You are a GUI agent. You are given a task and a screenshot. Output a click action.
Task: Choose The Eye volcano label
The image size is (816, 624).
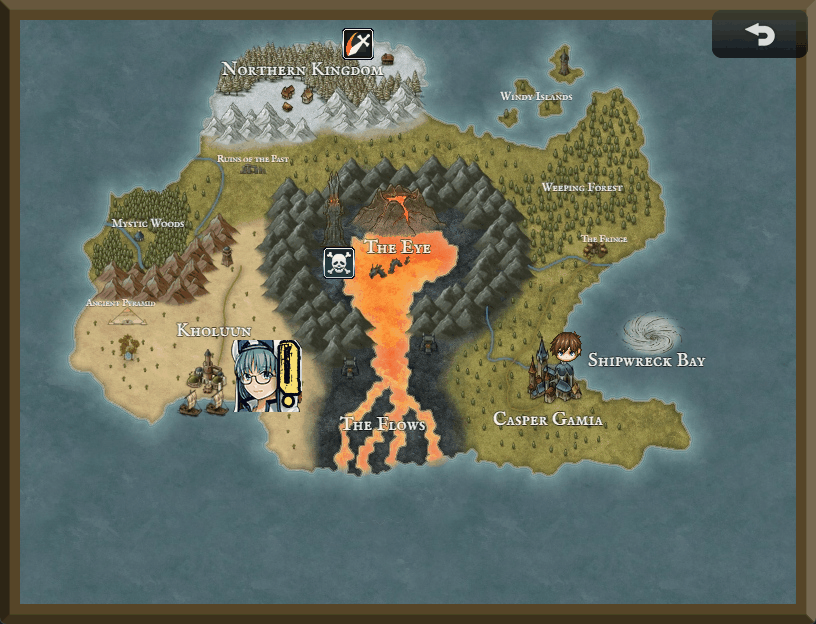(397, 247)
